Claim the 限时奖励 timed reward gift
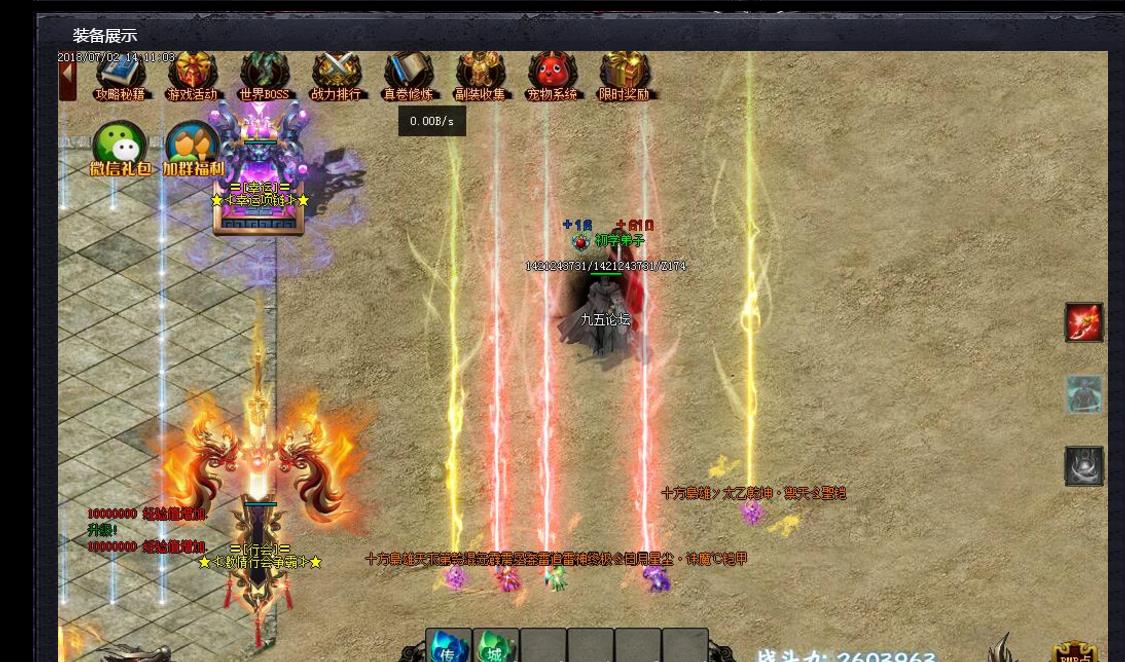 pos(624,76)
